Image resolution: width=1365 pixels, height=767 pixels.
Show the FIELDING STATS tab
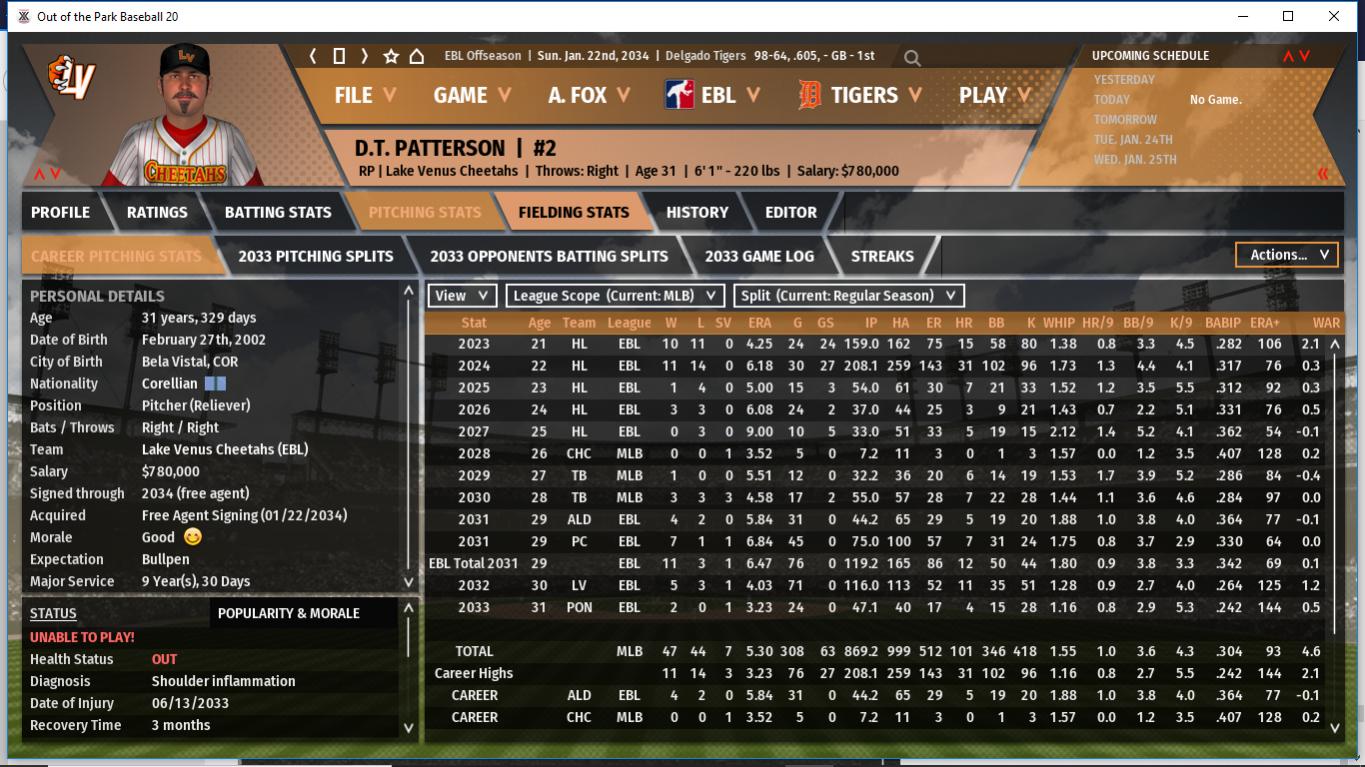[573, 212]
